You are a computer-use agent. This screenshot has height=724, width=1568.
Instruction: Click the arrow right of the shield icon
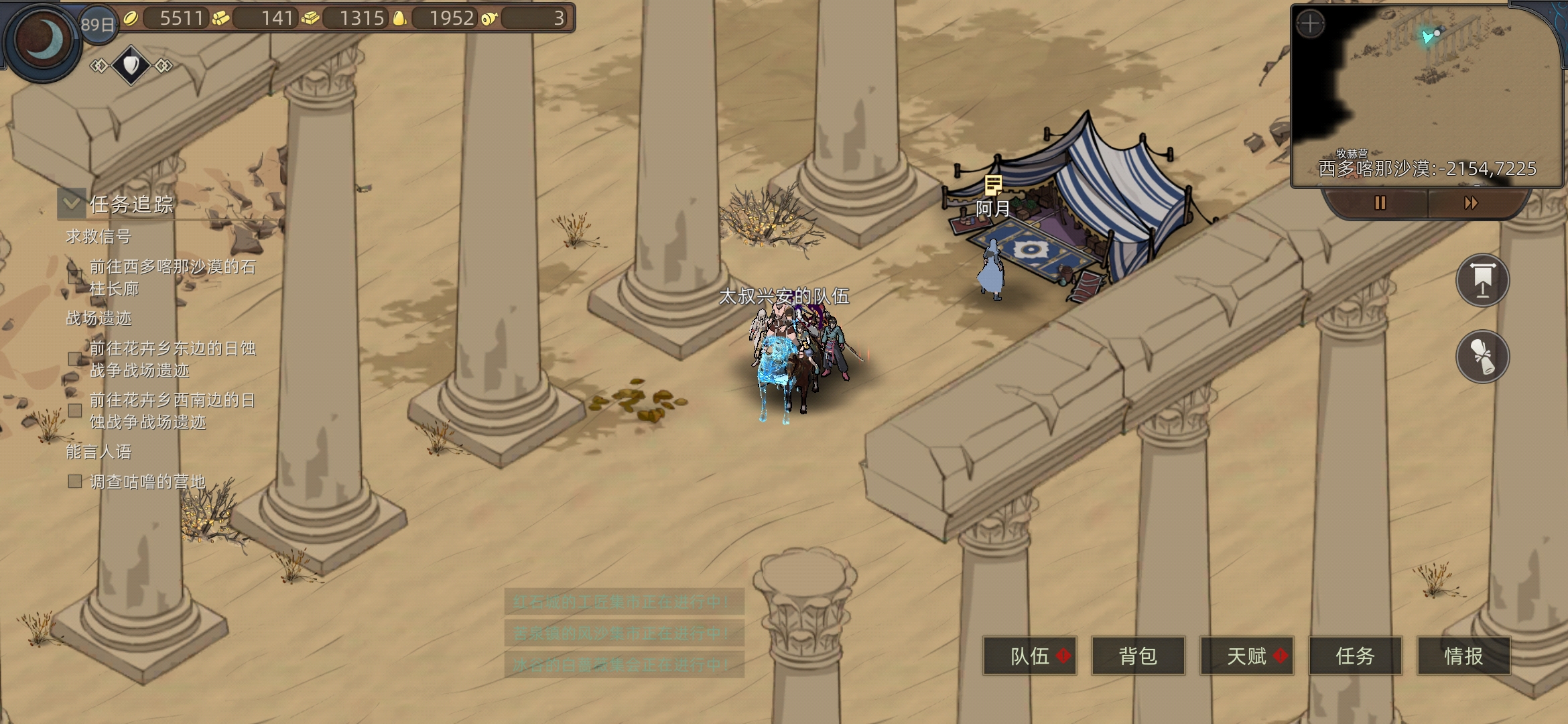tap(164, 65)
